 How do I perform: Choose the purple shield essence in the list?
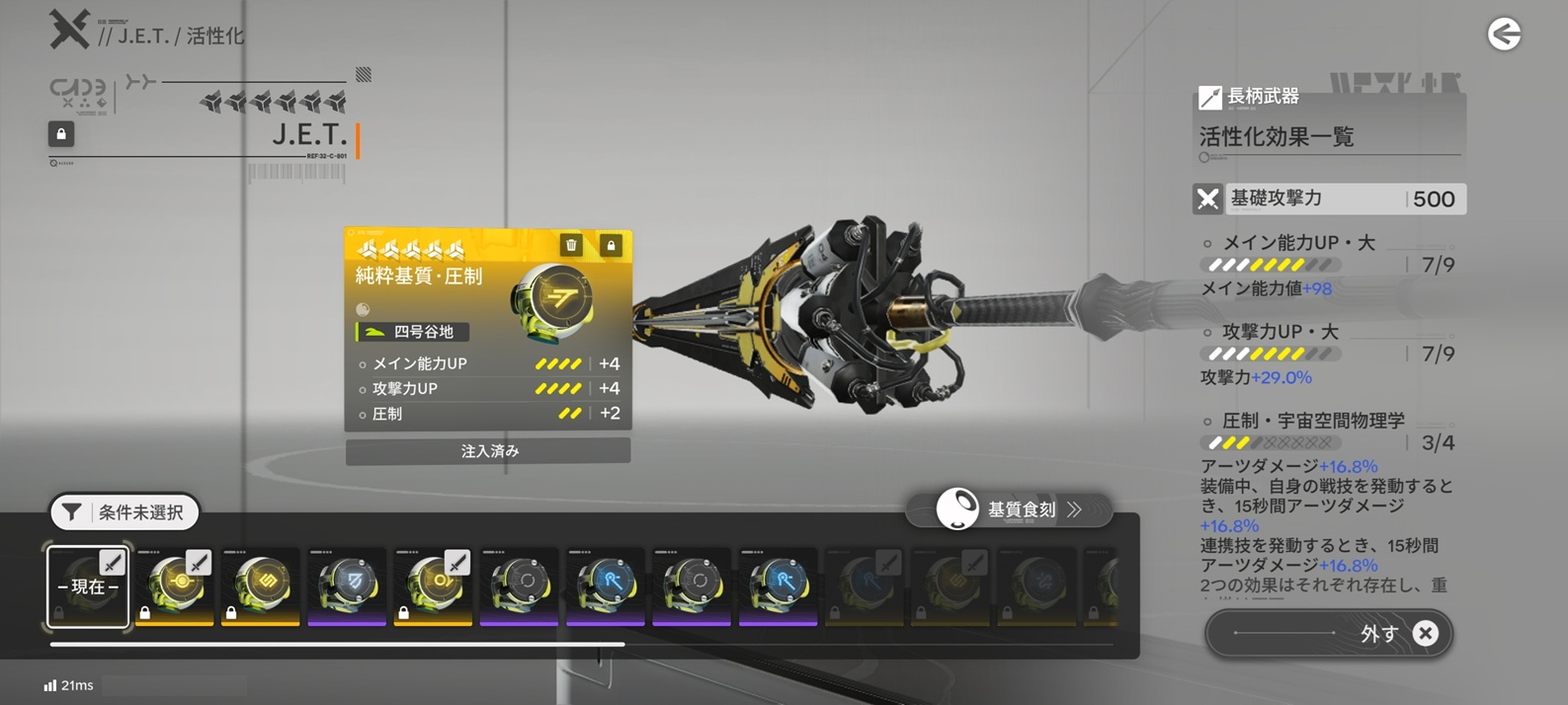point(347,587)
